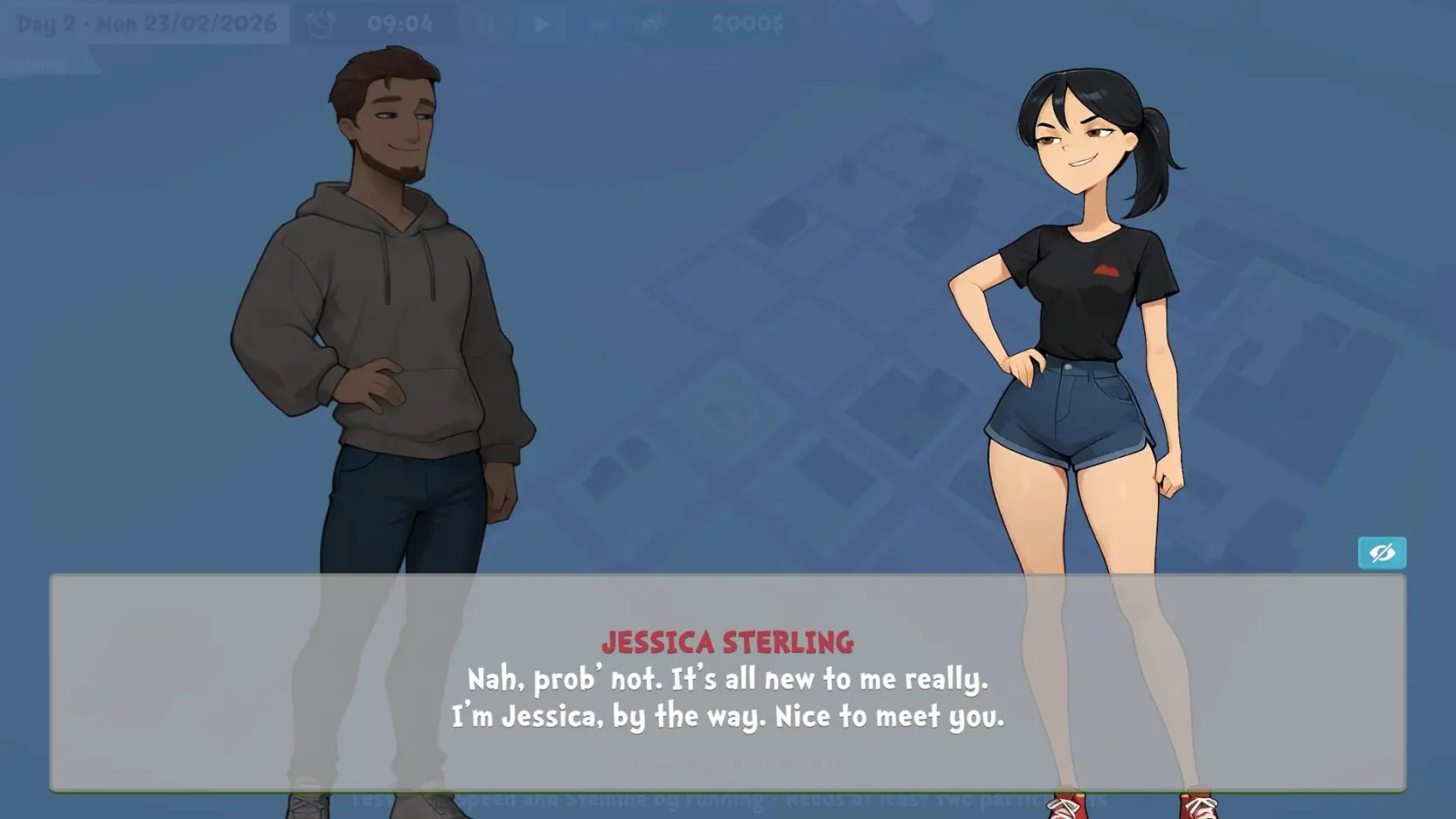
Task: Resume time at normal play speed
Action: point(542,24)
